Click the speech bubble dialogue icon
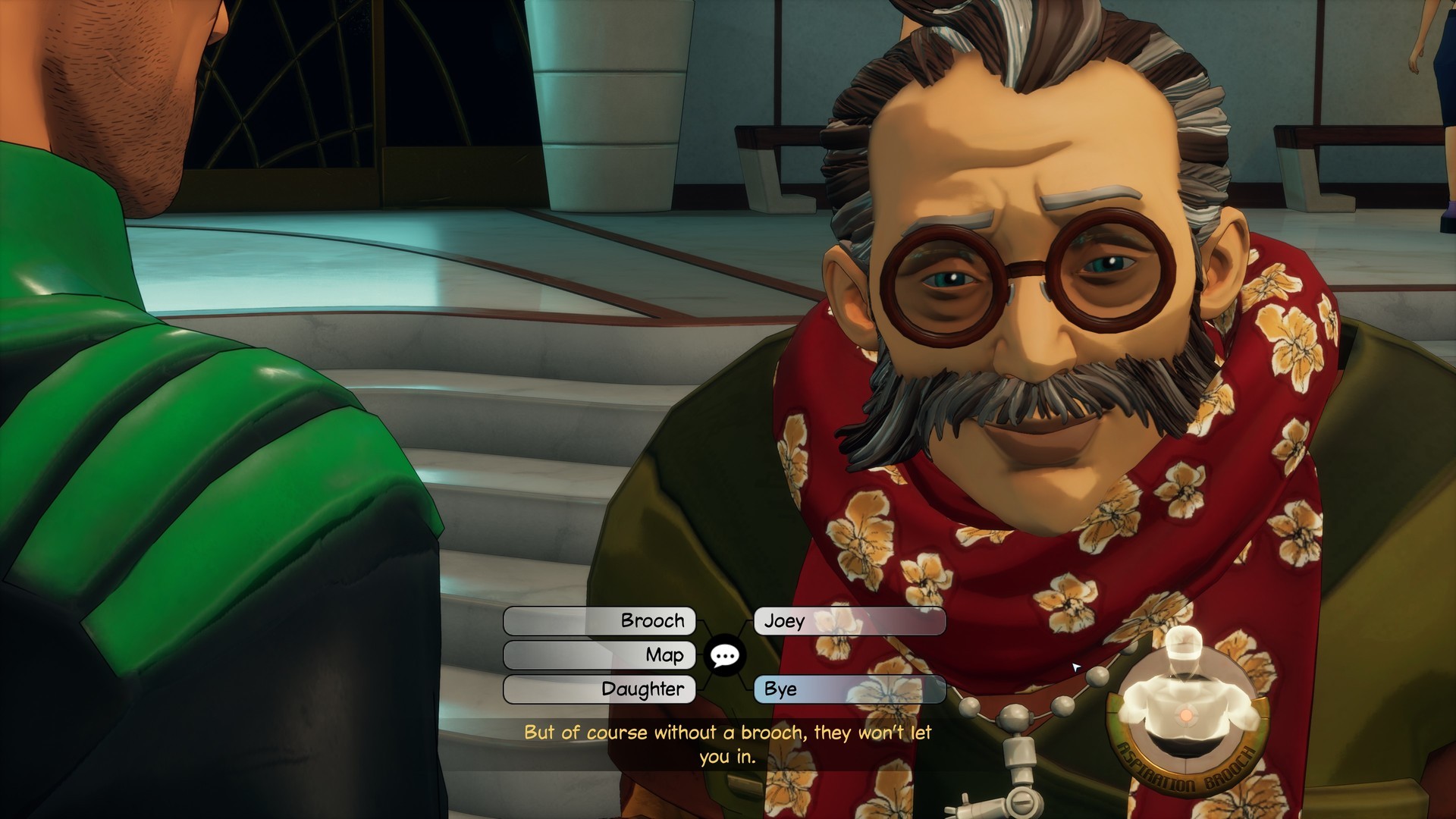 coord(724,655)
